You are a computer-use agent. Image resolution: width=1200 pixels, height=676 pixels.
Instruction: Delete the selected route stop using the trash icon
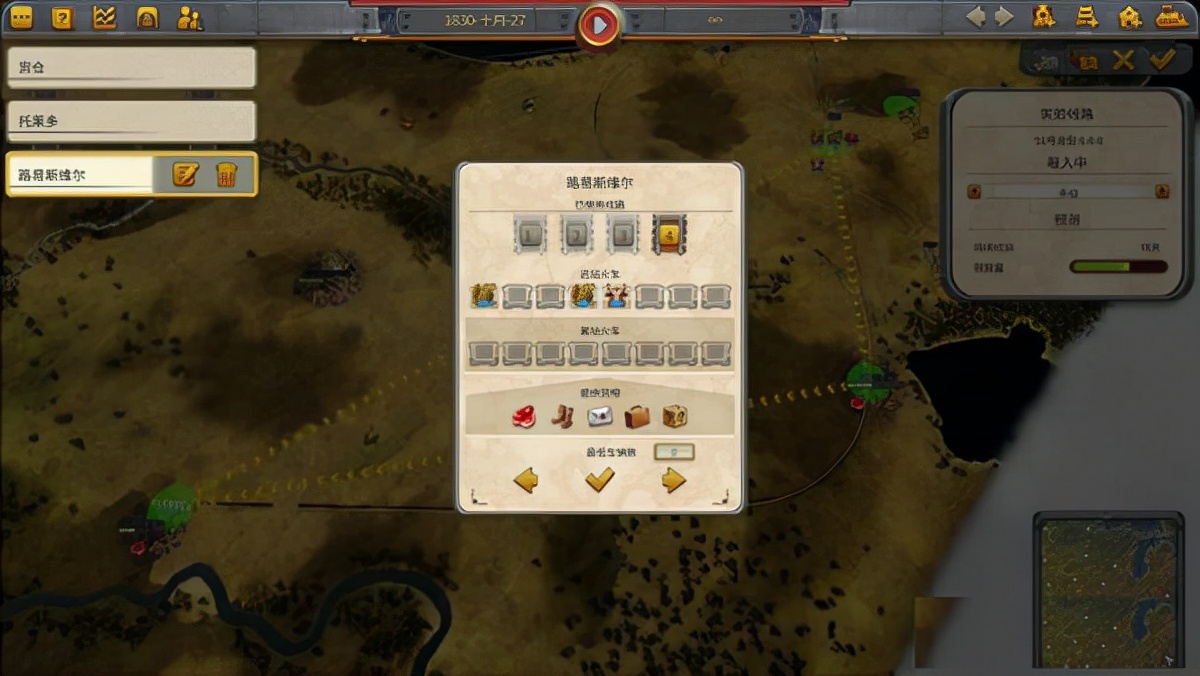click(226, 174)
